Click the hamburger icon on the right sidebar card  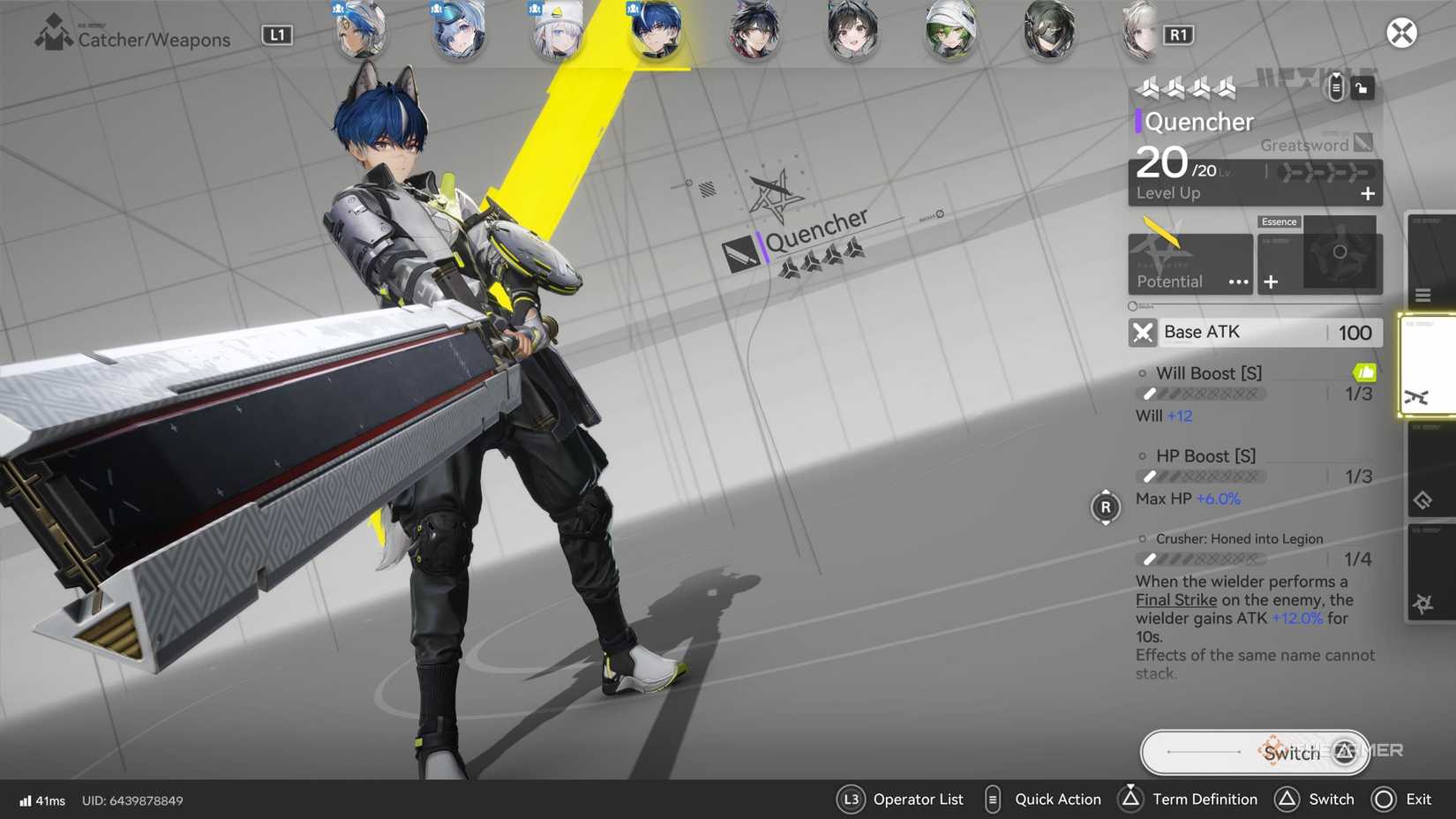point(1423,295)
